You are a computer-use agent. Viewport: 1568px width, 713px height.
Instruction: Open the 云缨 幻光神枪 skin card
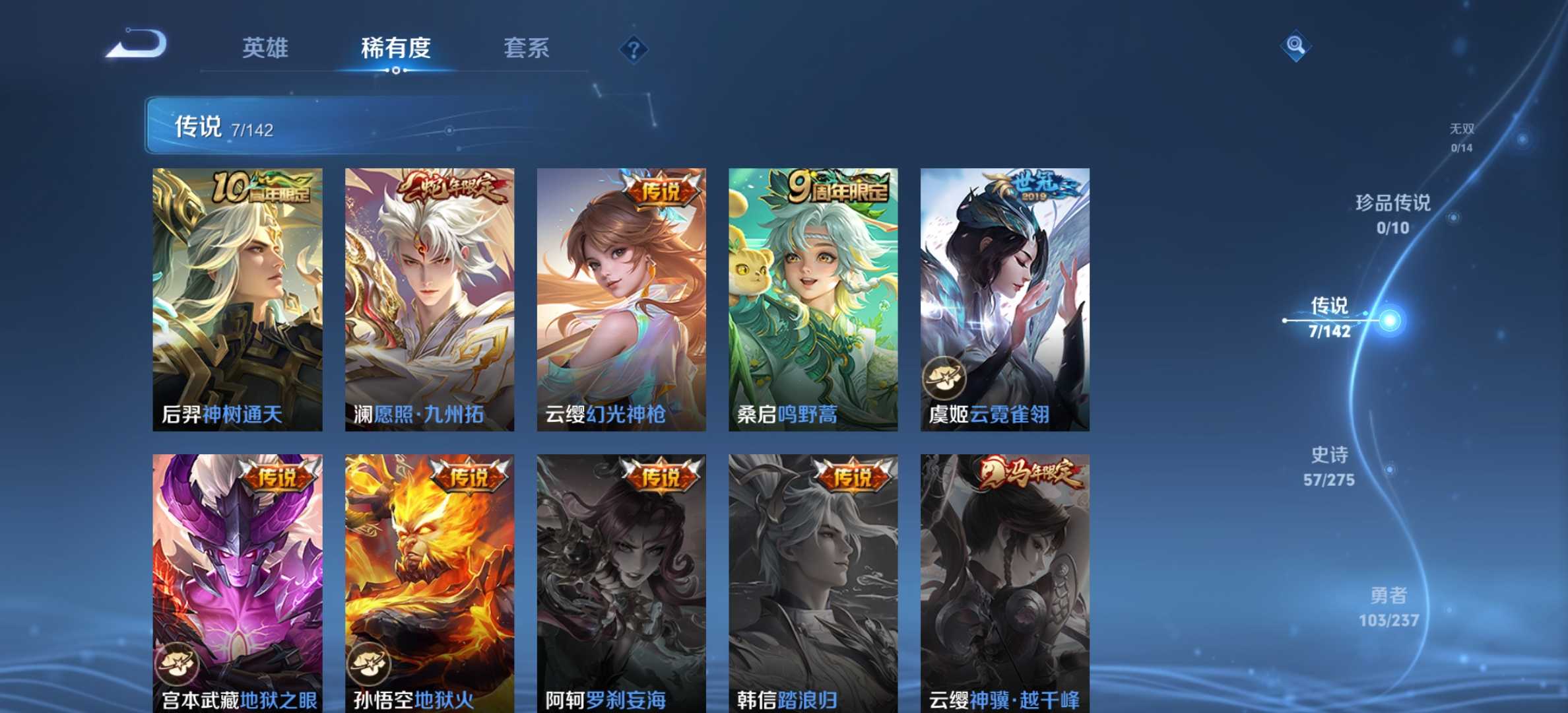coord(621,299)
